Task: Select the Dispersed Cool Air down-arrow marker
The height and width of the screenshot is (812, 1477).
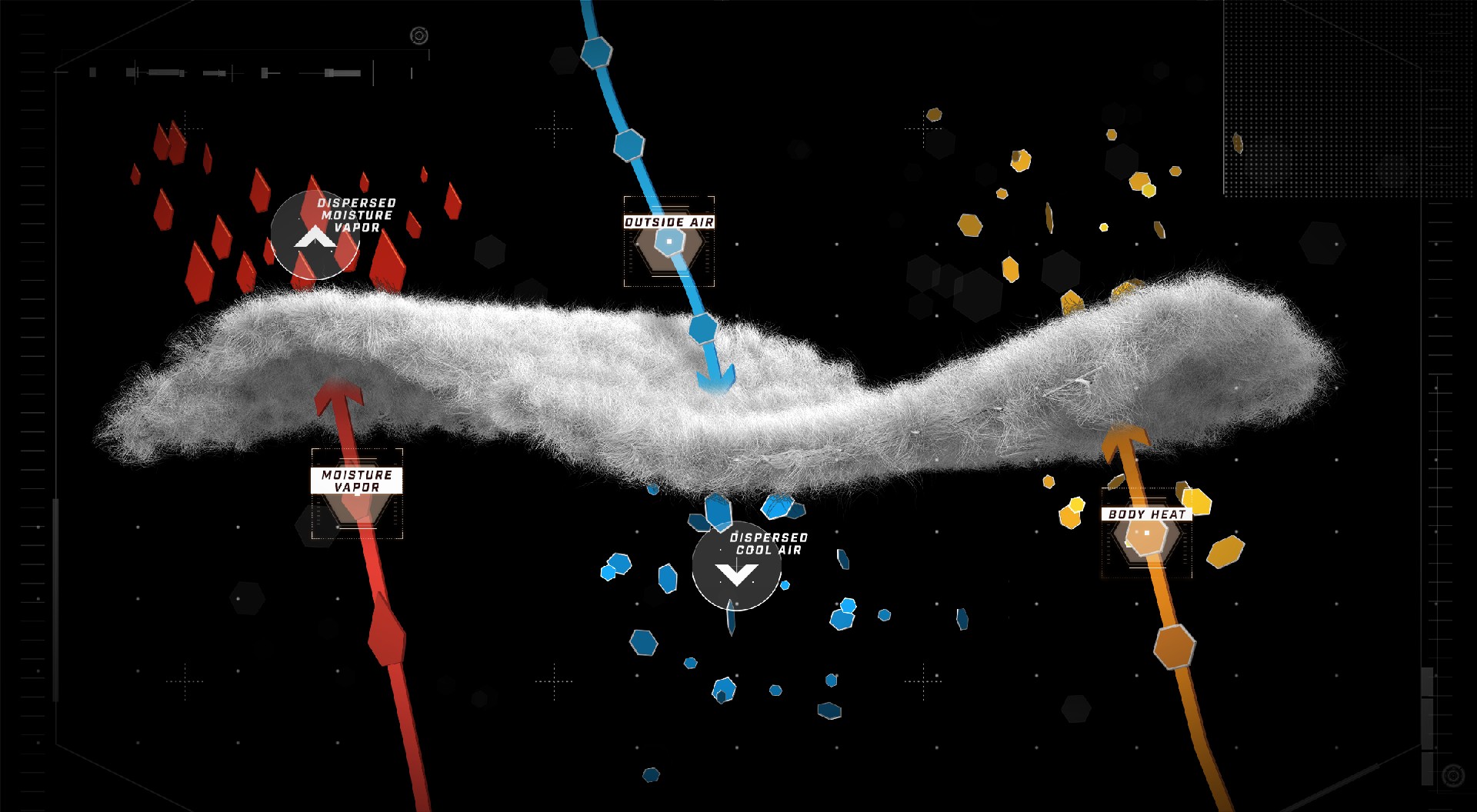Action: click(x=736, y=570)
